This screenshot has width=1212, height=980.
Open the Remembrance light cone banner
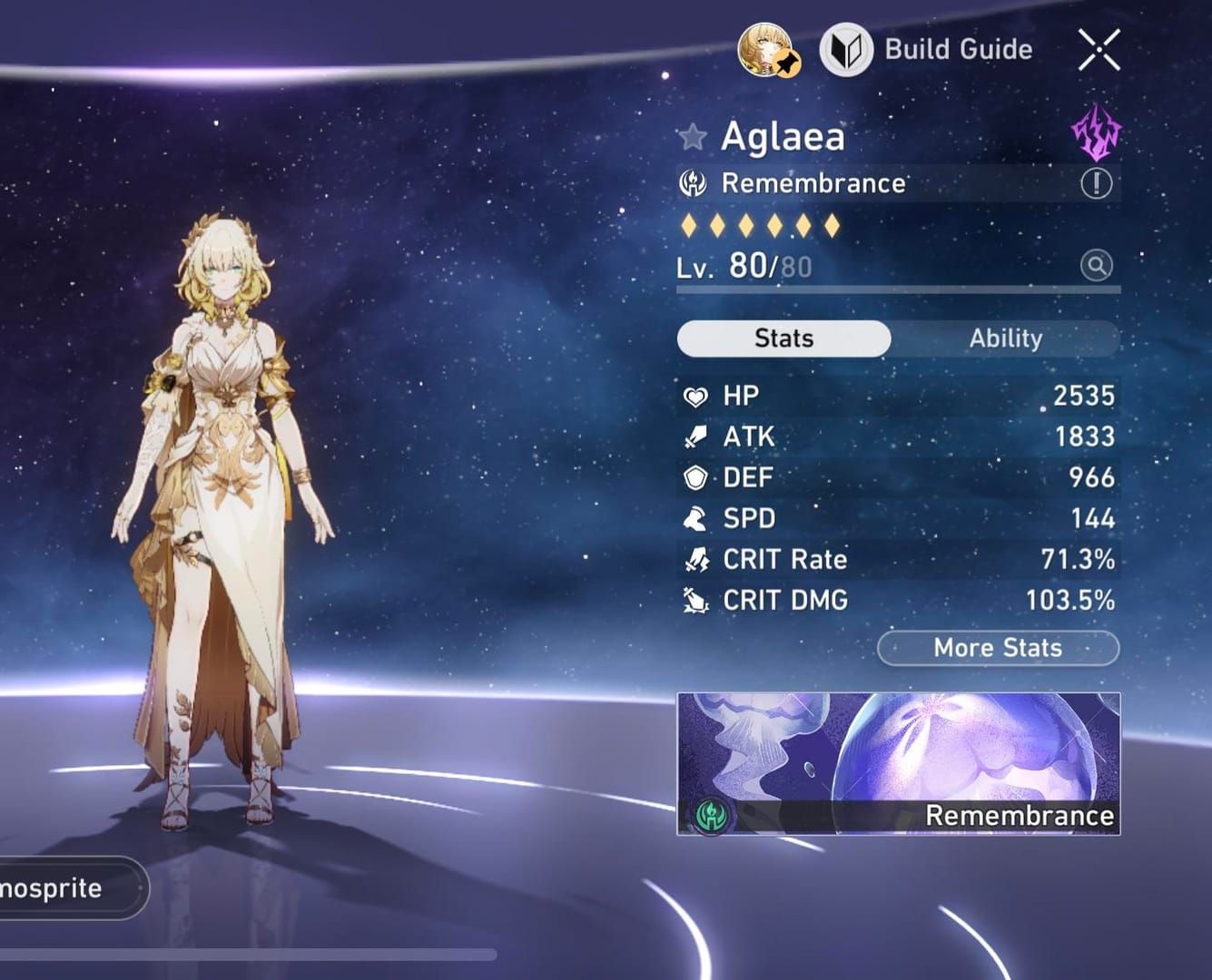coord(898,763)
